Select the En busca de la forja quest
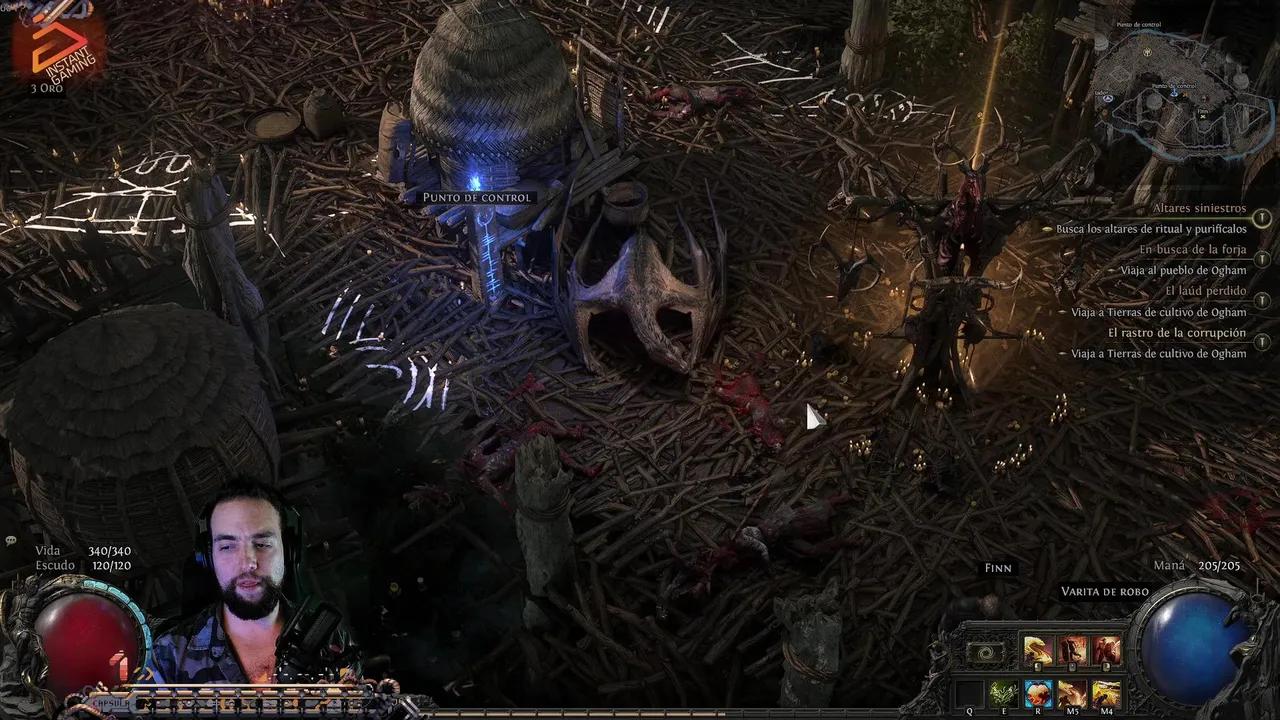This screenshot has height=720, width=1280. (x=1192, y=250)
